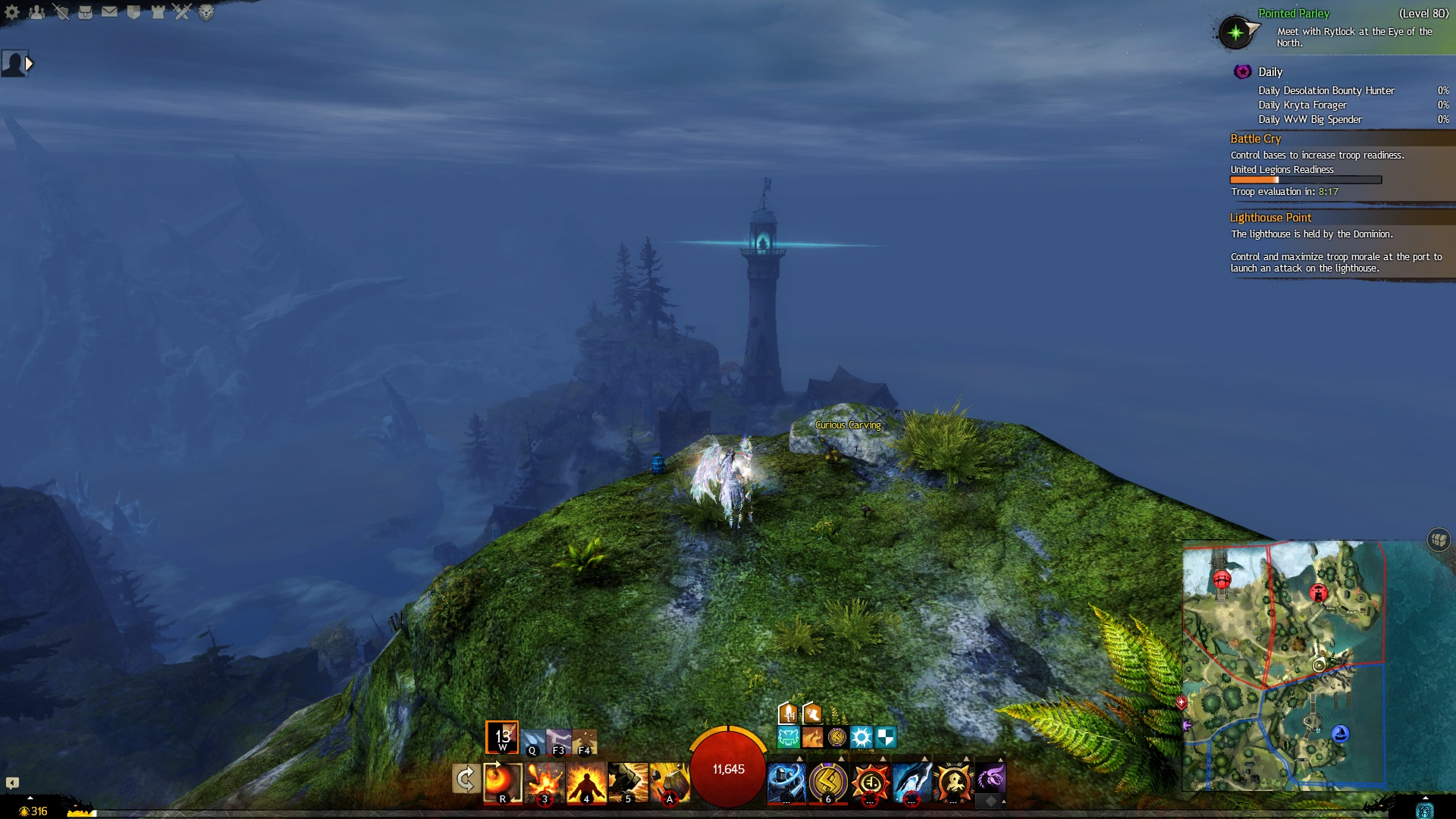This screenshot has height=819, width=1456.
Task: Open the treasure chest icon above minimap
Action: [x=1439, y=540]
